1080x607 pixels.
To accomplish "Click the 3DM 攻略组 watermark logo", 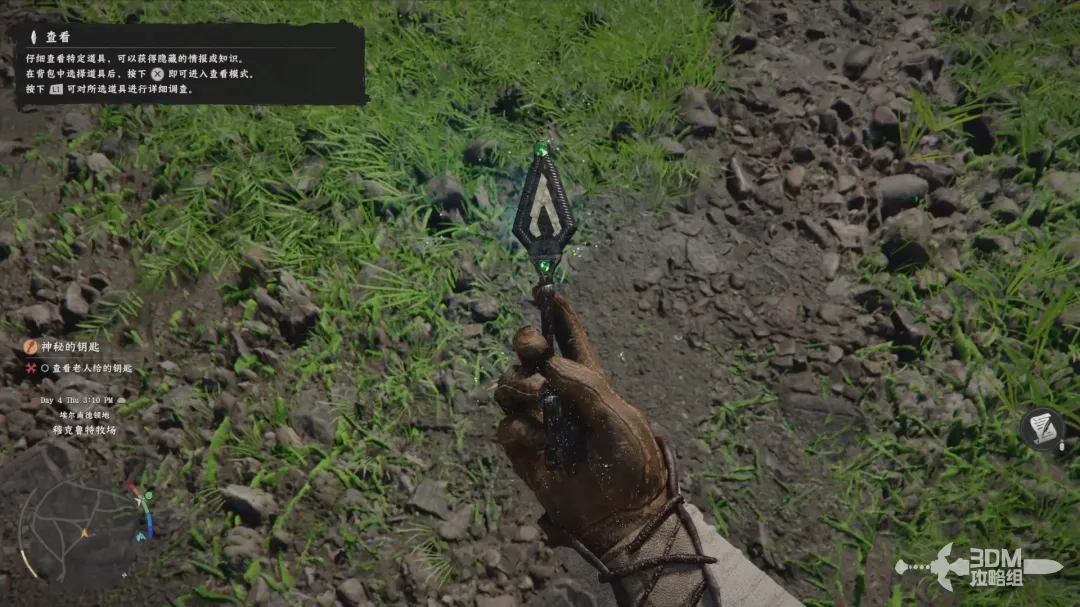I will point(978,566).
